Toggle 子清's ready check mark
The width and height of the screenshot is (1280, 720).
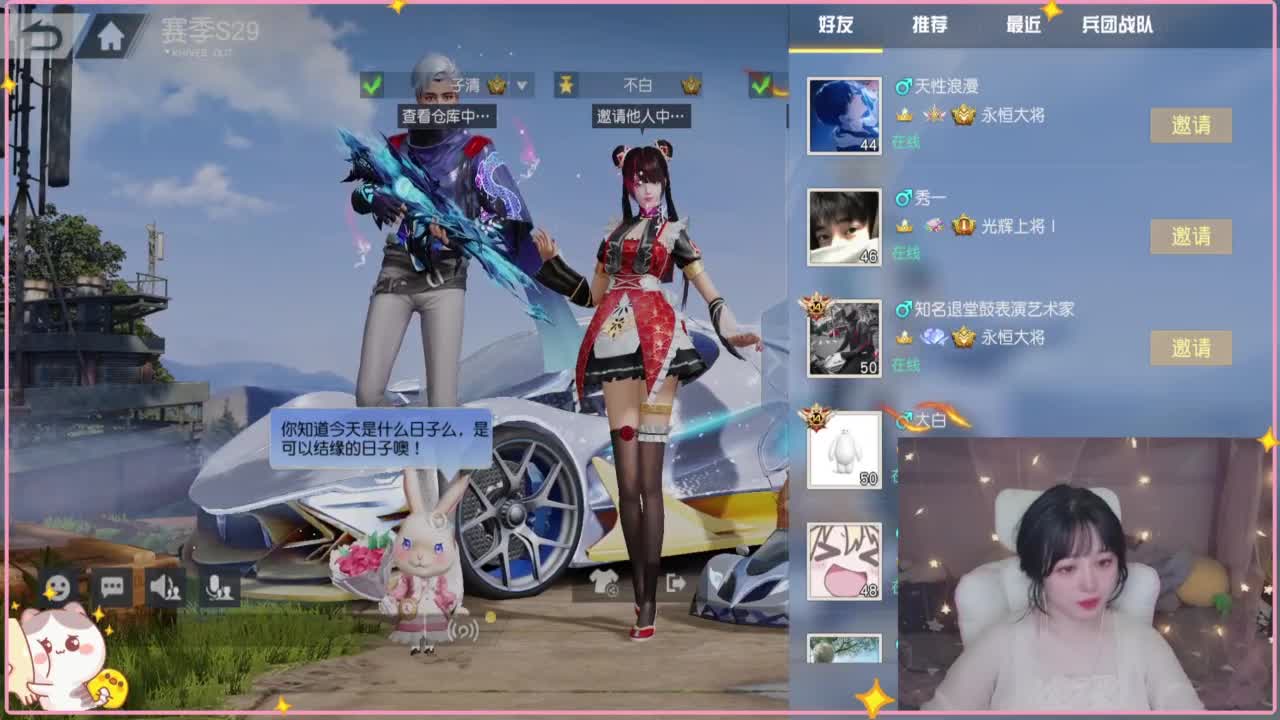pyautogui.click(x=373, y=86)
